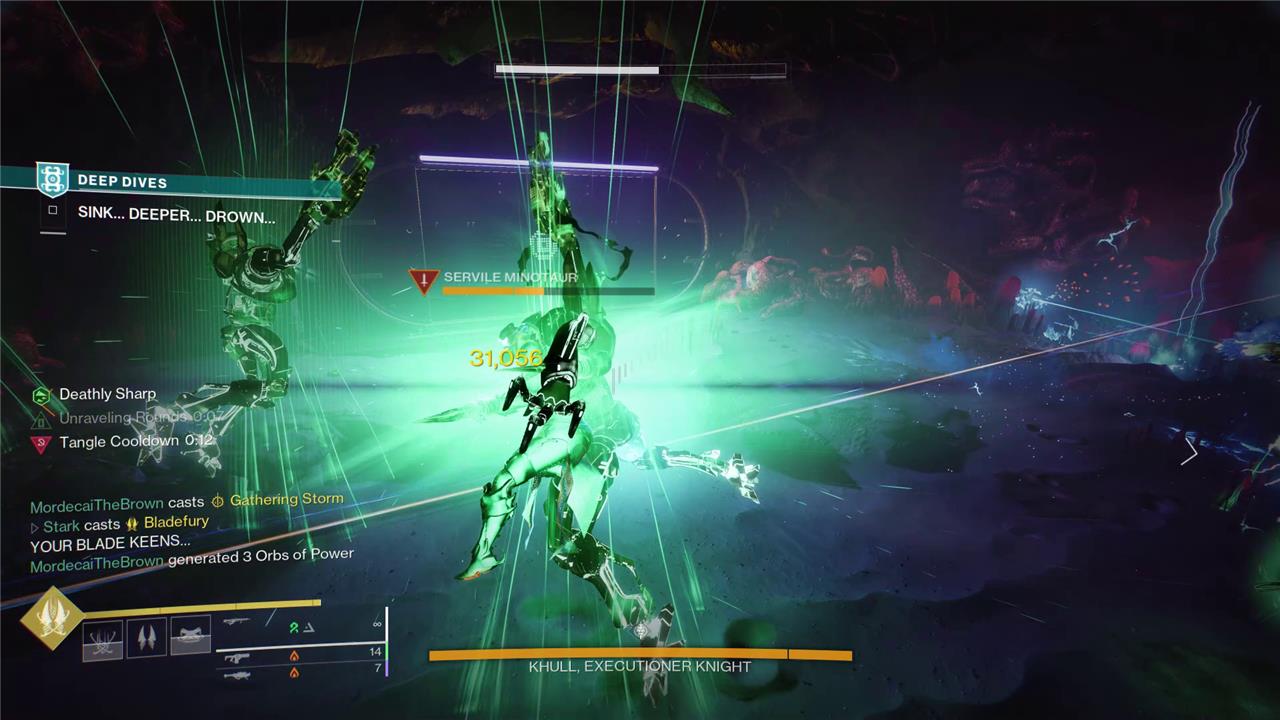Select the class ability slot icon
1280x720 pixels.
191,635
